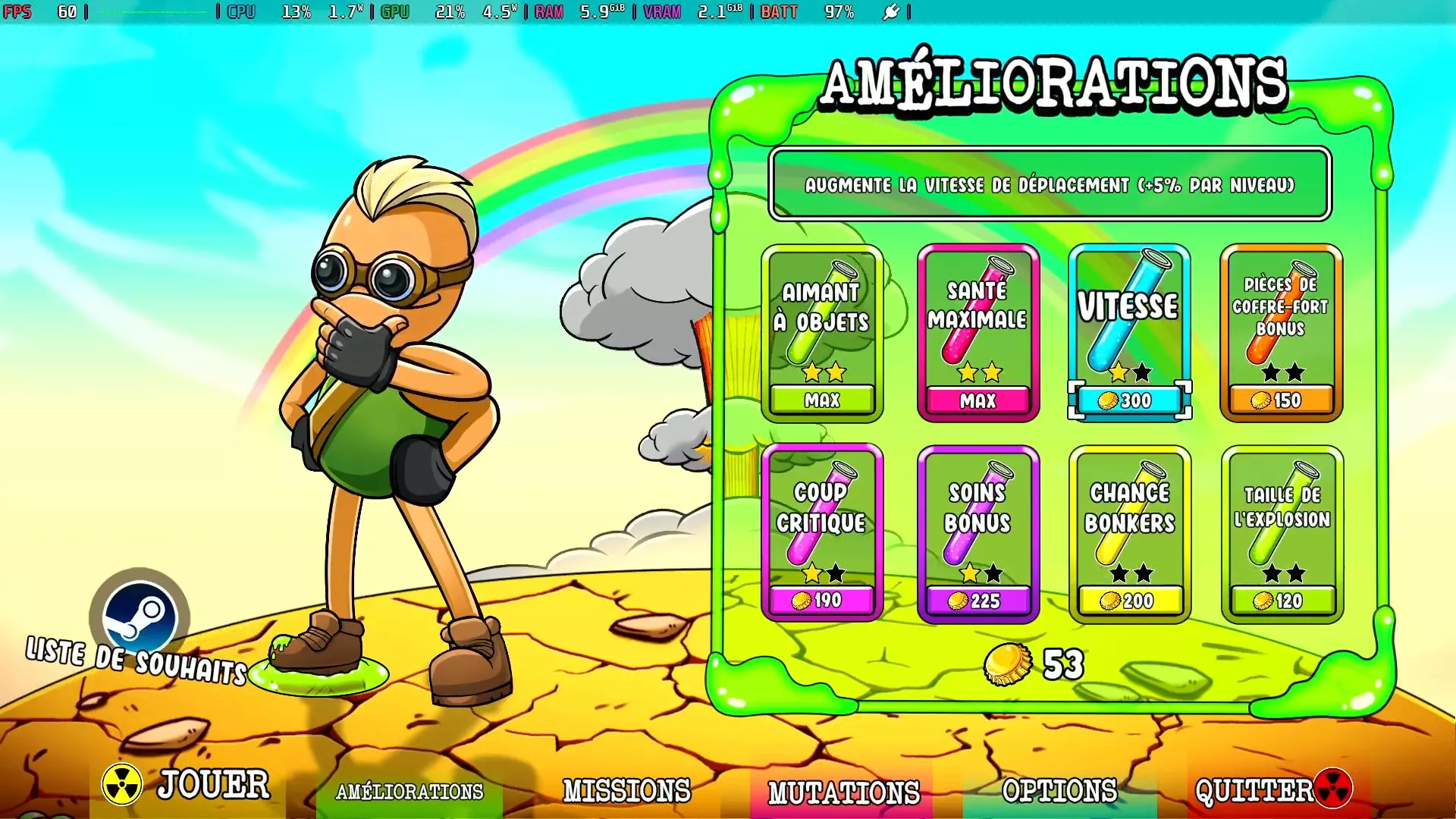1456x819 pixels.
Task: Purchase the Coup Critique upgrade
Action: click(822, 600)
